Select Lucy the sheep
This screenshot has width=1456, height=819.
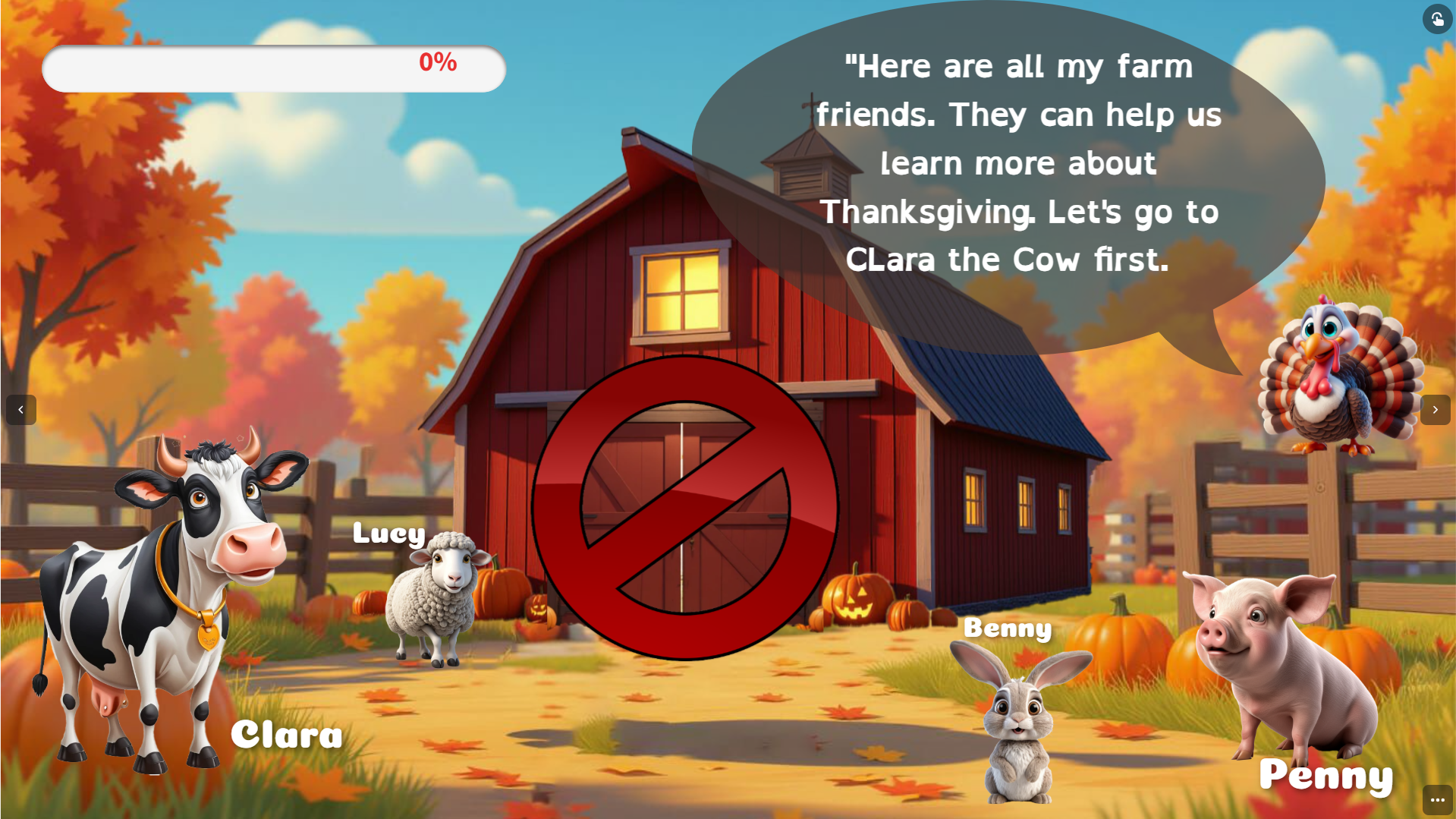coord(435,596)
